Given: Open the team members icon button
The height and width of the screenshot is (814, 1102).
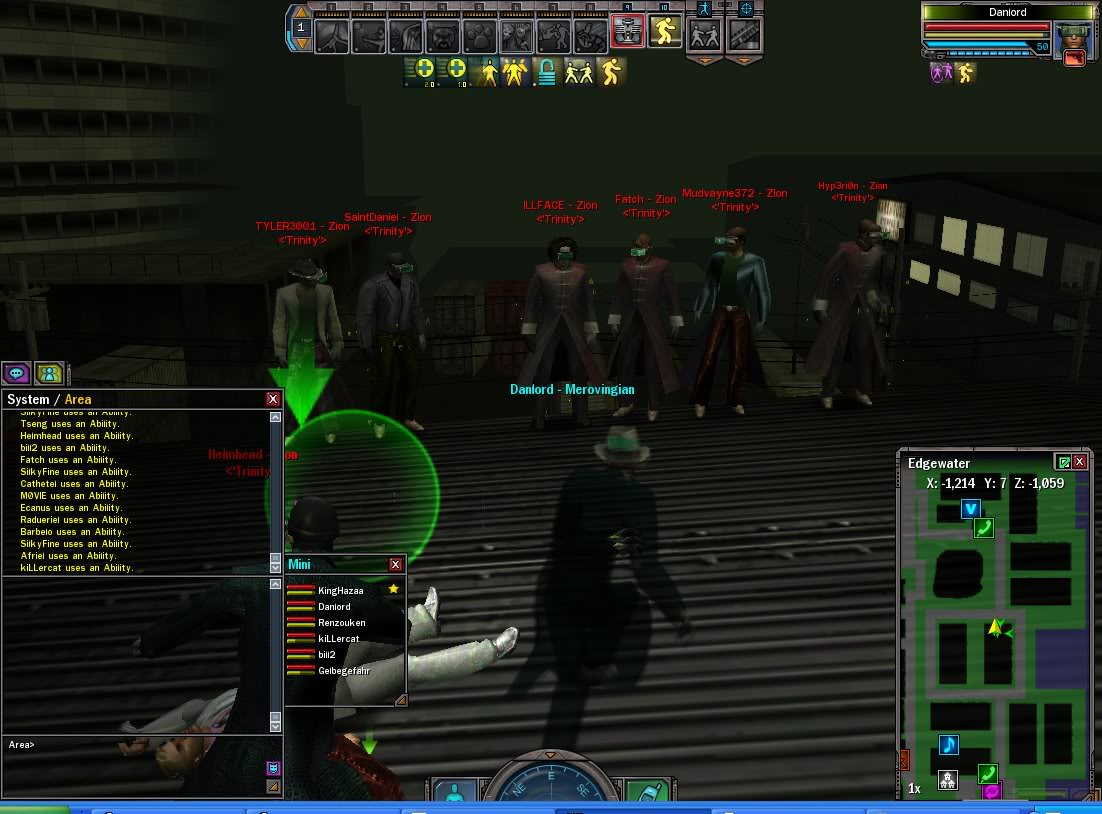Looking at the screenshot, I should point(49,373).
